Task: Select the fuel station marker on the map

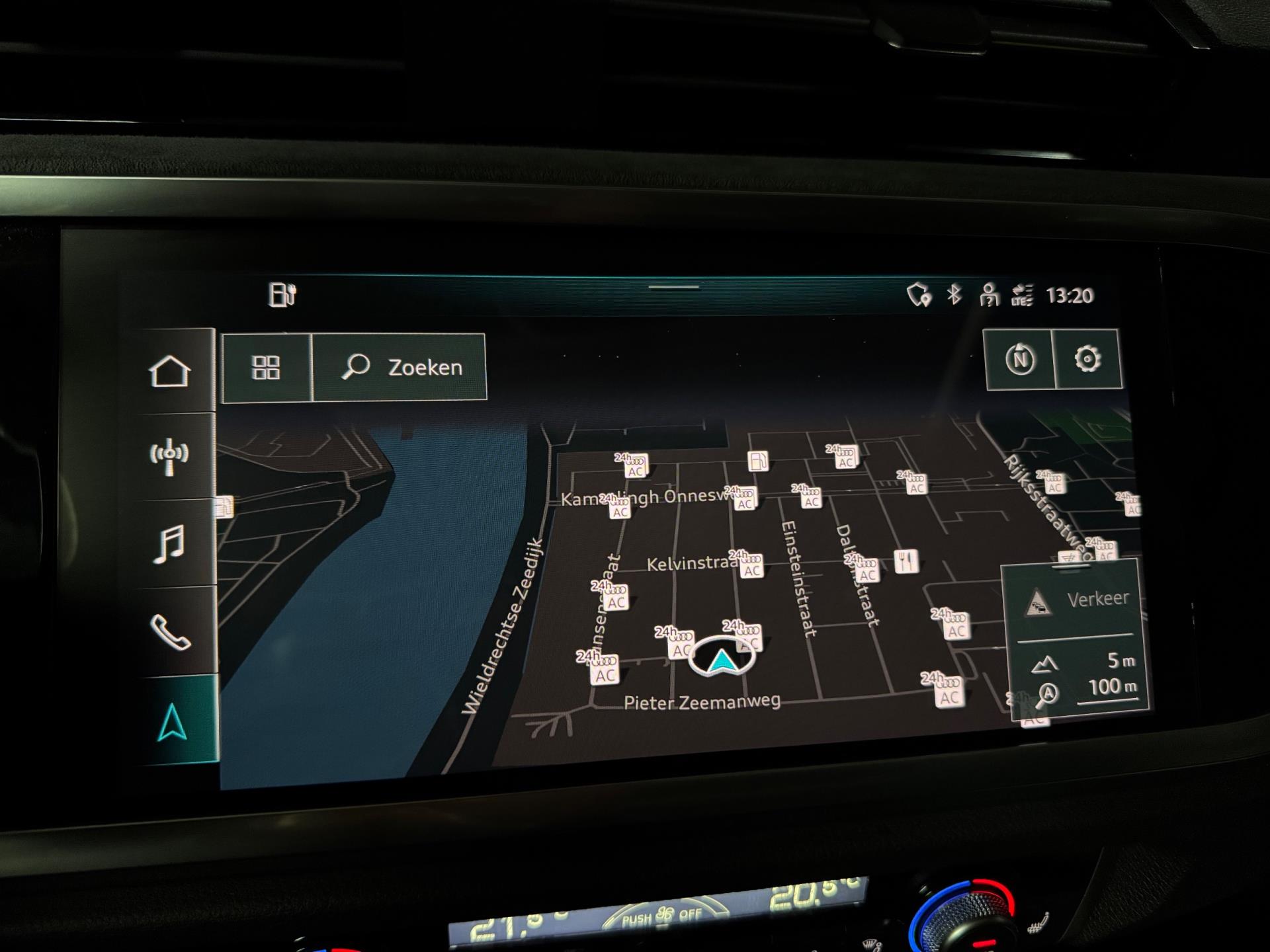Action: (758, 460)
